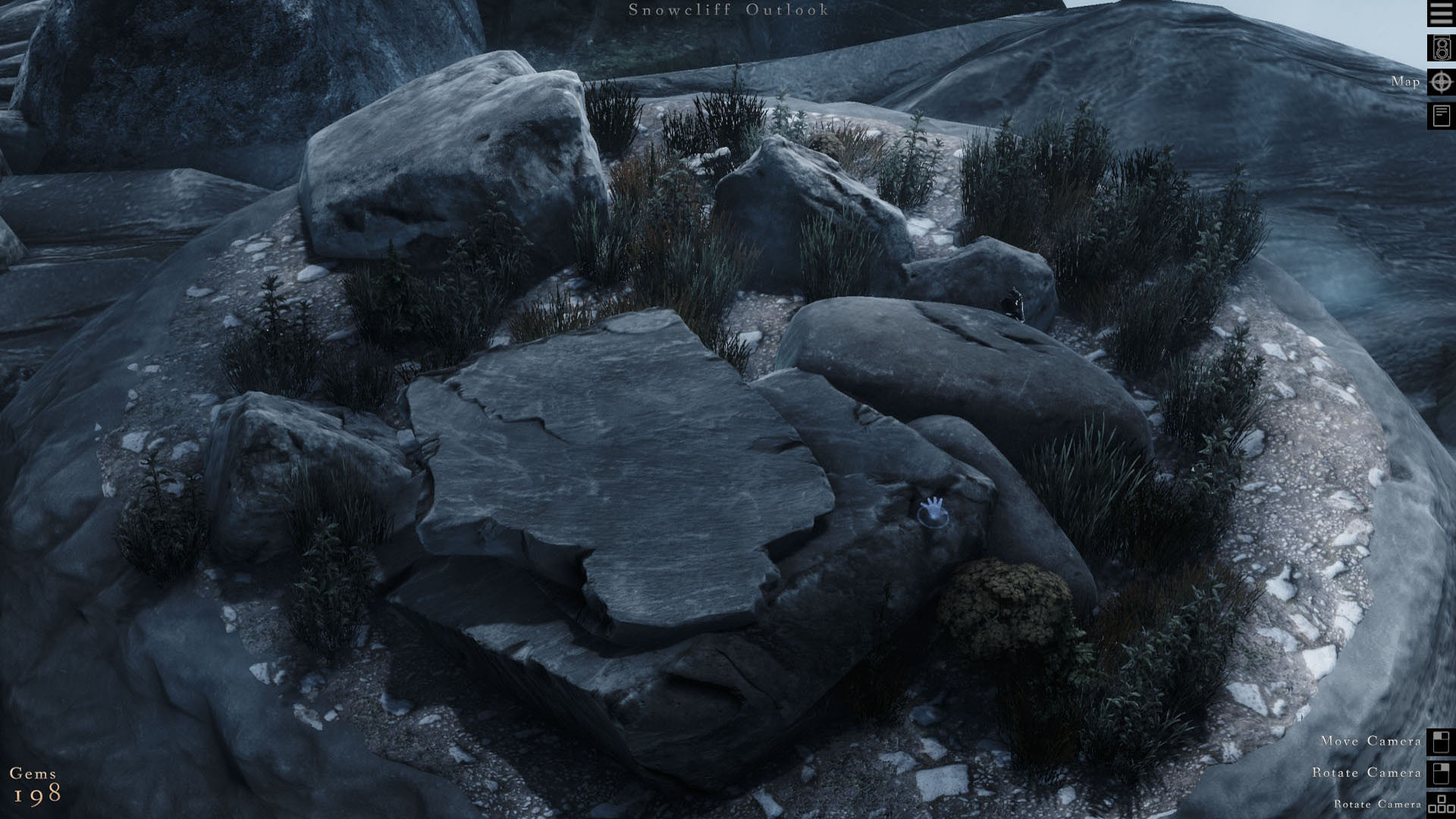This screenshot has height=819, width=1456.
Task: Select the Move Camera left-mouse-button icon
Action: (x=1439, y=742)
